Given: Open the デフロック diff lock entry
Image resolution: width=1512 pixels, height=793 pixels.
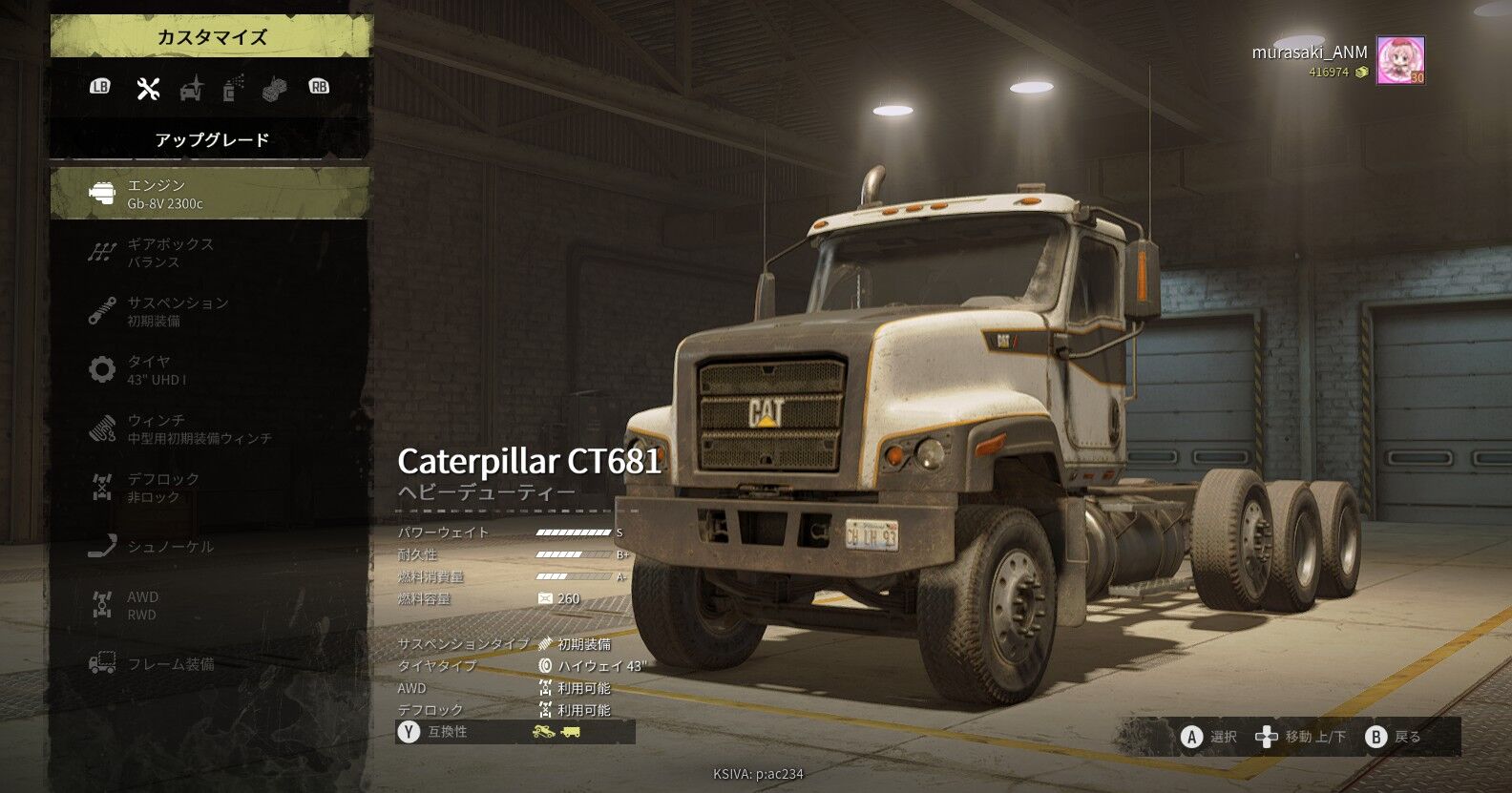Looking at the screenshot, I should tap(210, 487).
